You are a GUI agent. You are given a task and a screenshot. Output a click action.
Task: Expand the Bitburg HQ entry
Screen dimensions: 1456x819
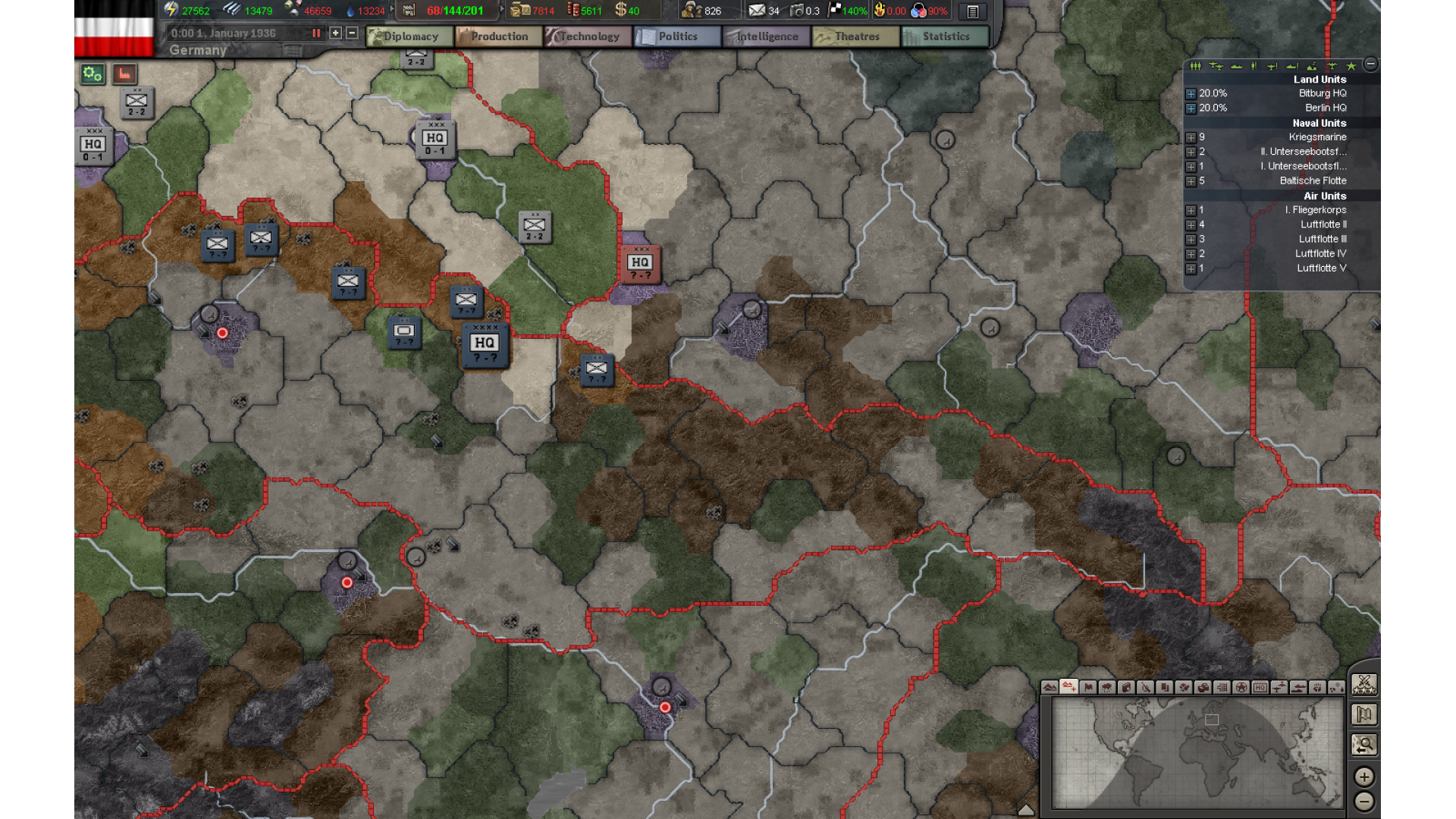click(1191, 94)
